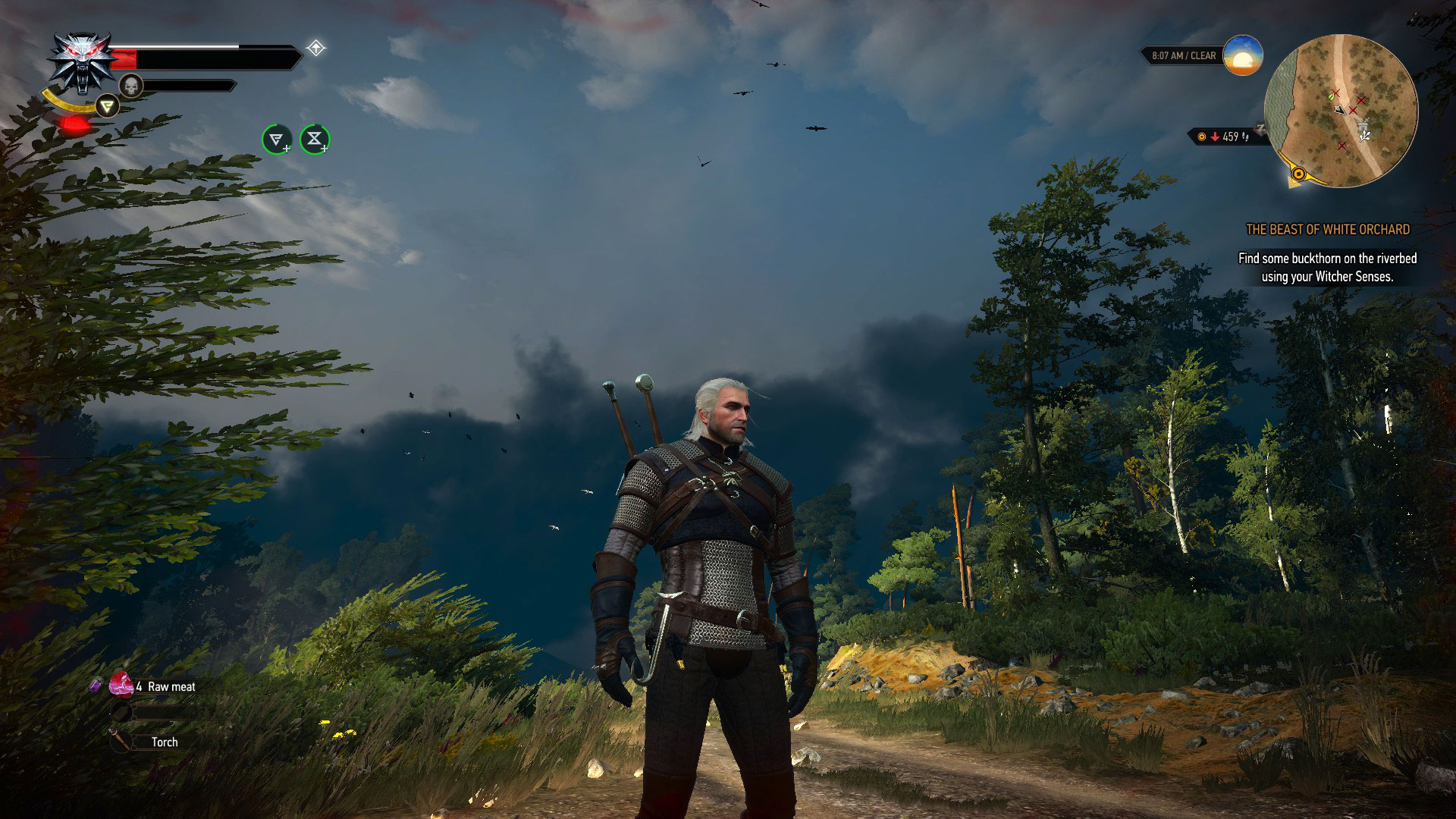Open the Raw meat consumable slot
Screen dimensions: 1456x819
[x=121, y=686]
